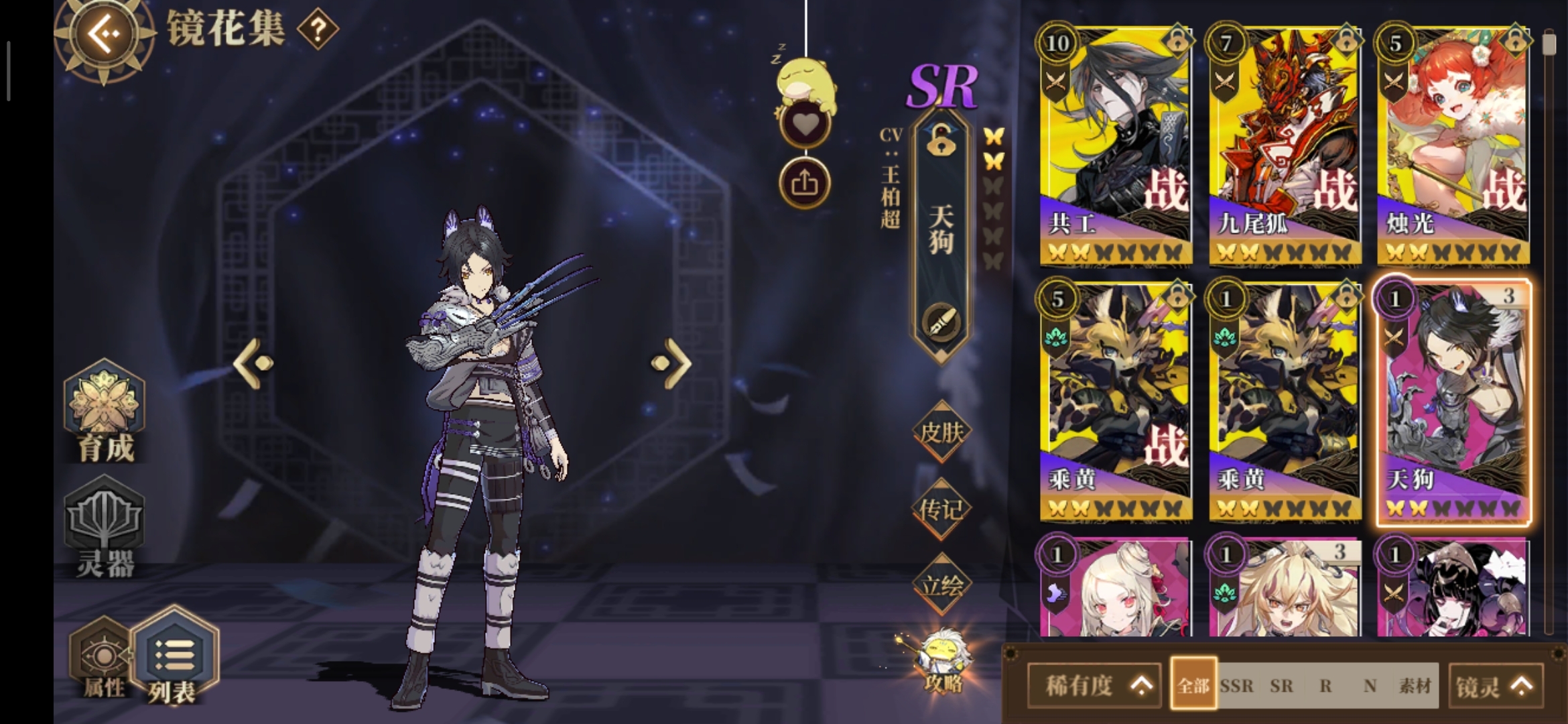The image size is (1568, 724).
Task: Show the previous character with left arrow
Action: 253,363
